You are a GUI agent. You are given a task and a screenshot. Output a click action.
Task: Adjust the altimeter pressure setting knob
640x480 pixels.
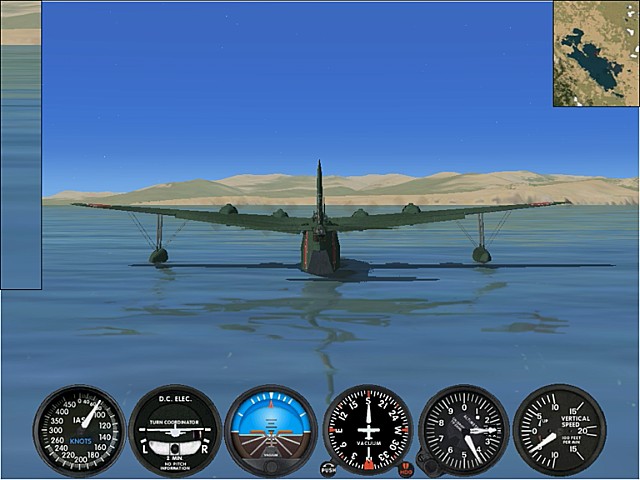click(x=427, y=466)
